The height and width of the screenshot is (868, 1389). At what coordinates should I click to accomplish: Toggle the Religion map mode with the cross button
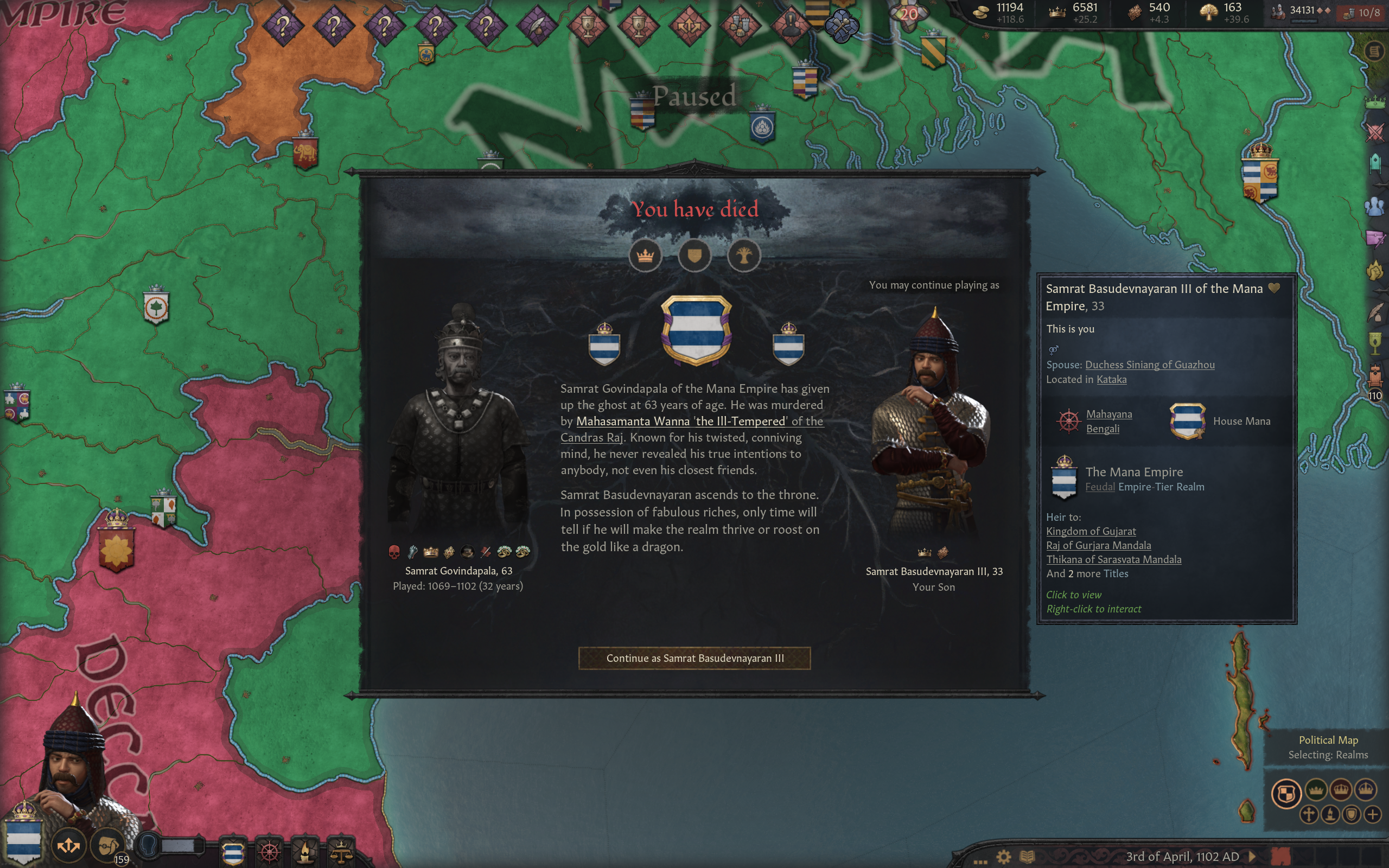(x=1308, y=815)
